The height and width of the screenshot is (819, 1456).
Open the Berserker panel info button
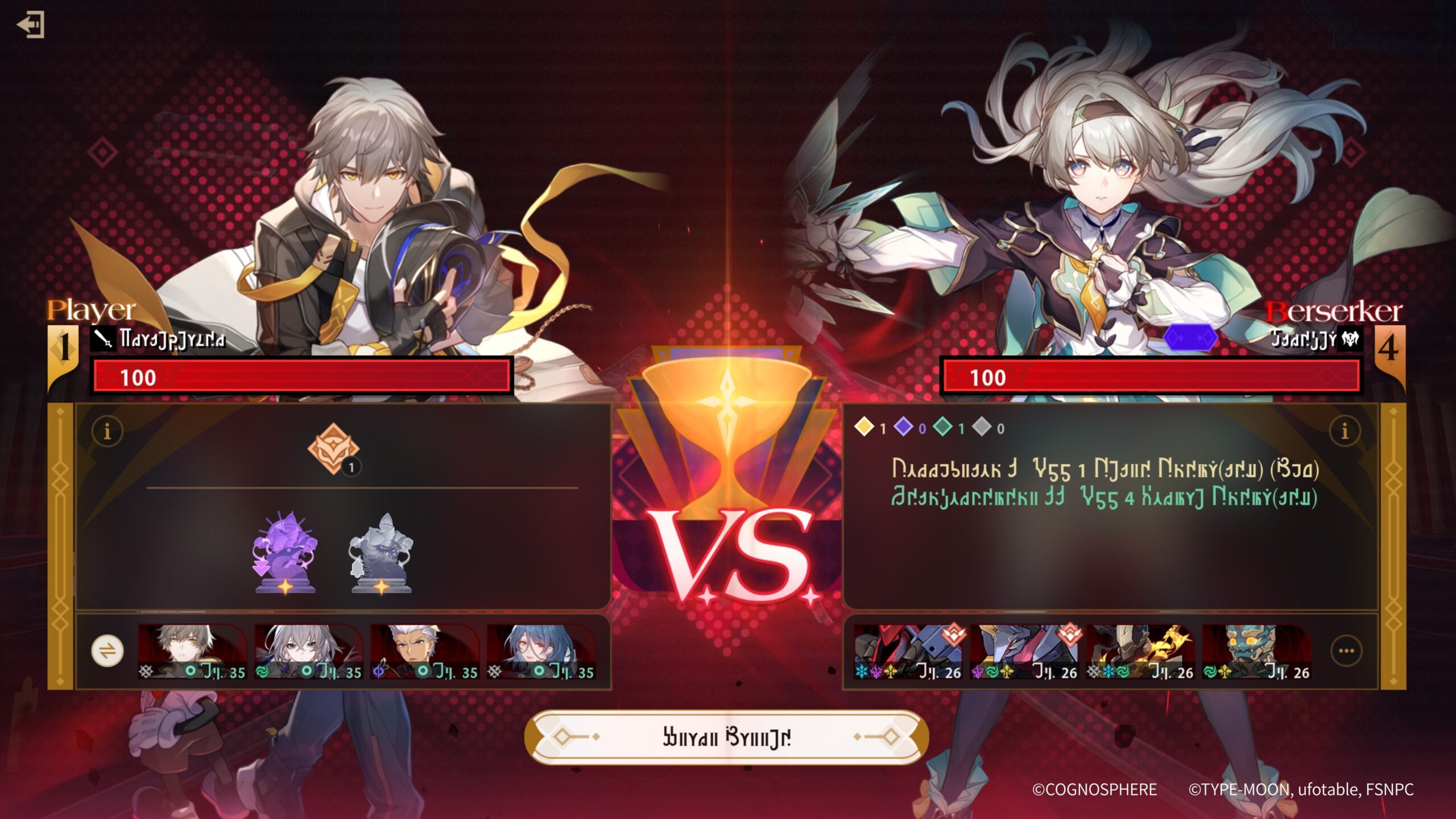pyautogui.click(x=1345, y=431)
